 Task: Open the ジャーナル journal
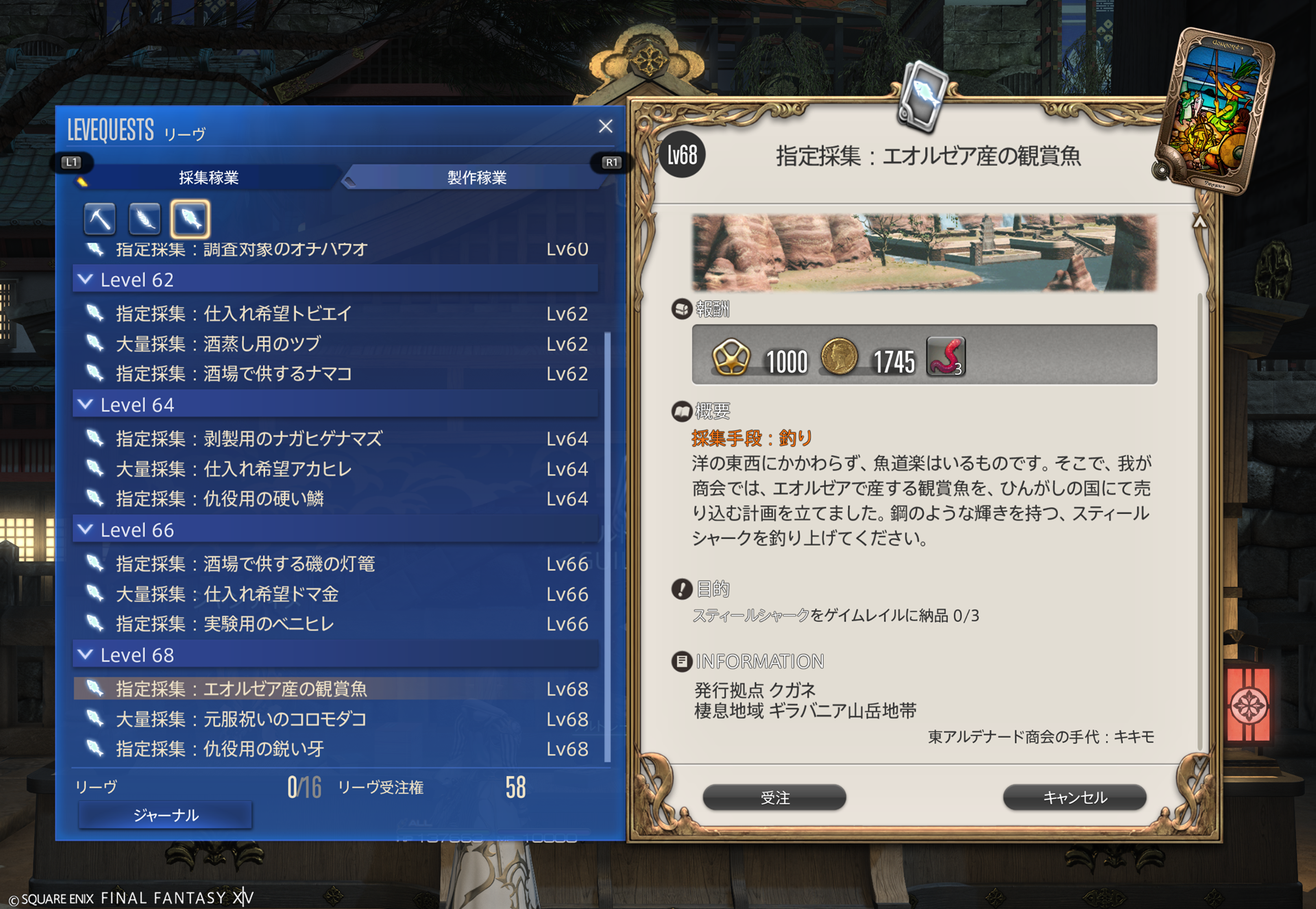click(165, 815)
